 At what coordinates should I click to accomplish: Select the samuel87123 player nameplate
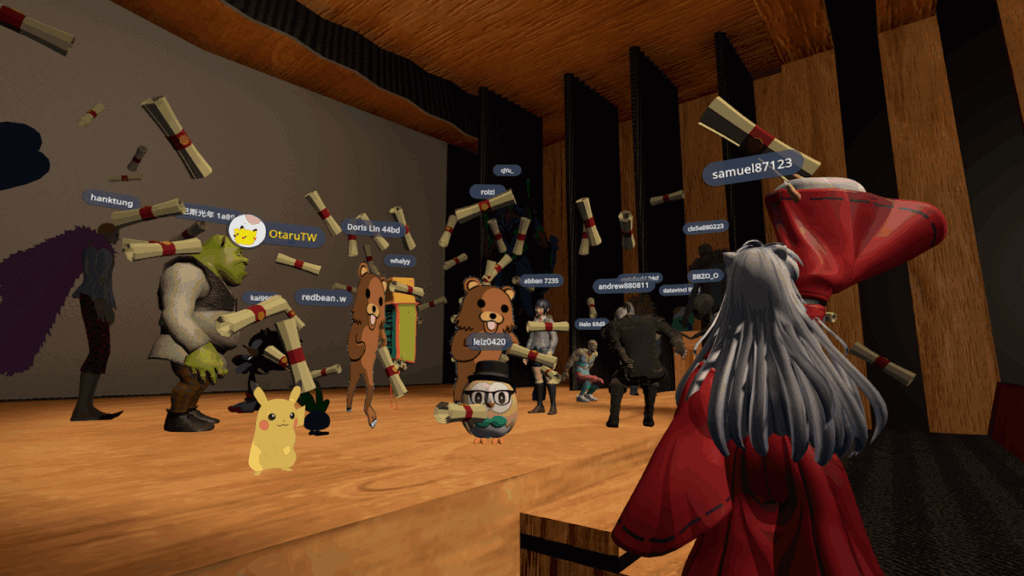[x=751, y=170]
